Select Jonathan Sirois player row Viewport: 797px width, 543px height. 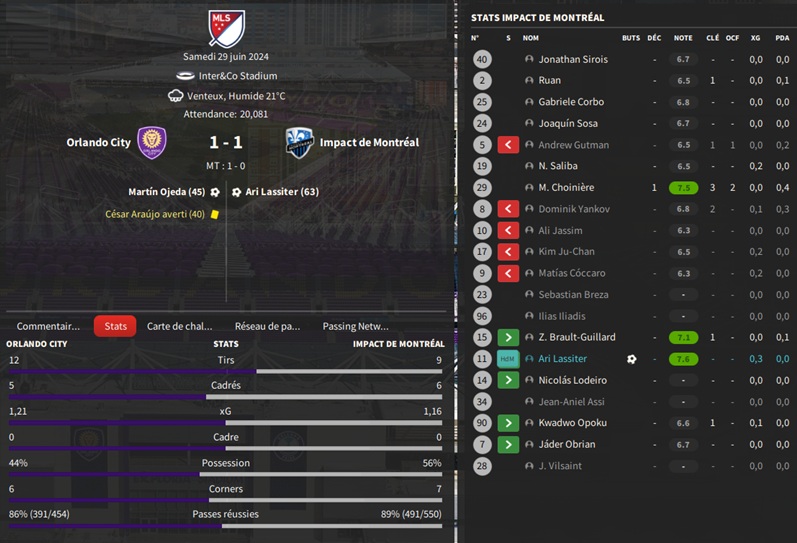click(572, 60)
